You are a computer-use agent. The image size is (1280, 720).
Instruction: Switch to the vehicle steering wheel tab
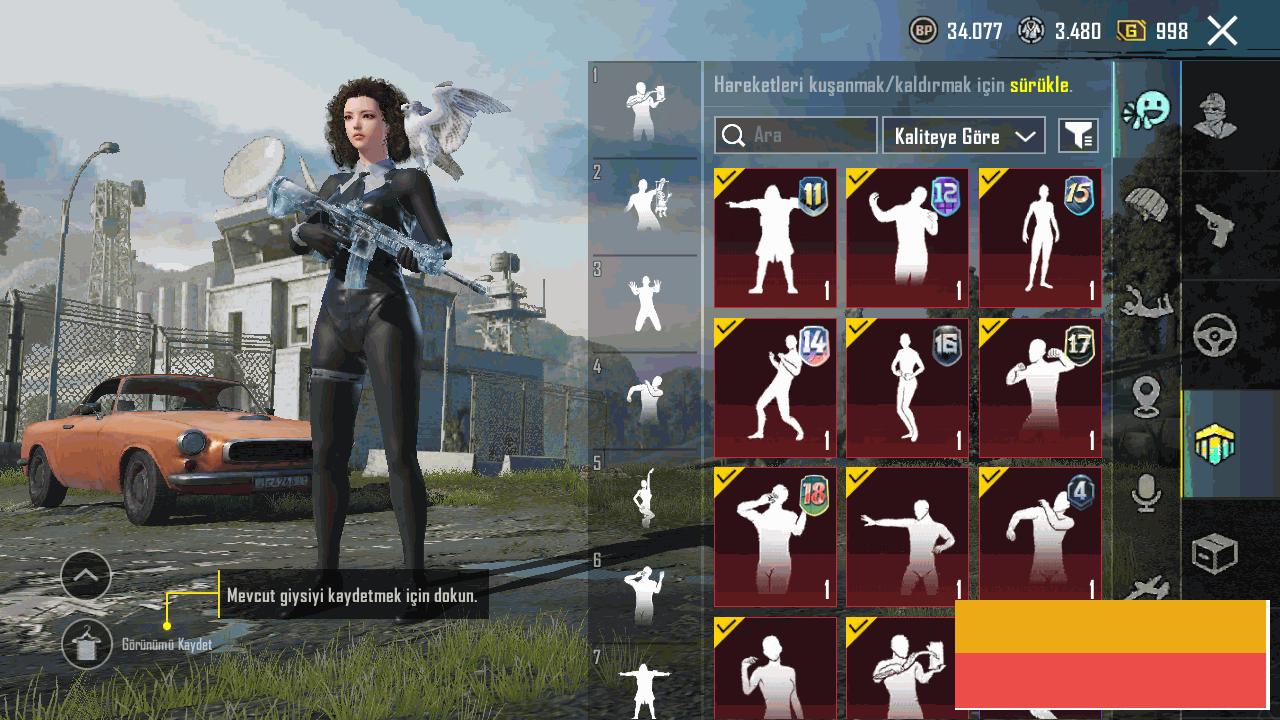(x=1215, y=336)
